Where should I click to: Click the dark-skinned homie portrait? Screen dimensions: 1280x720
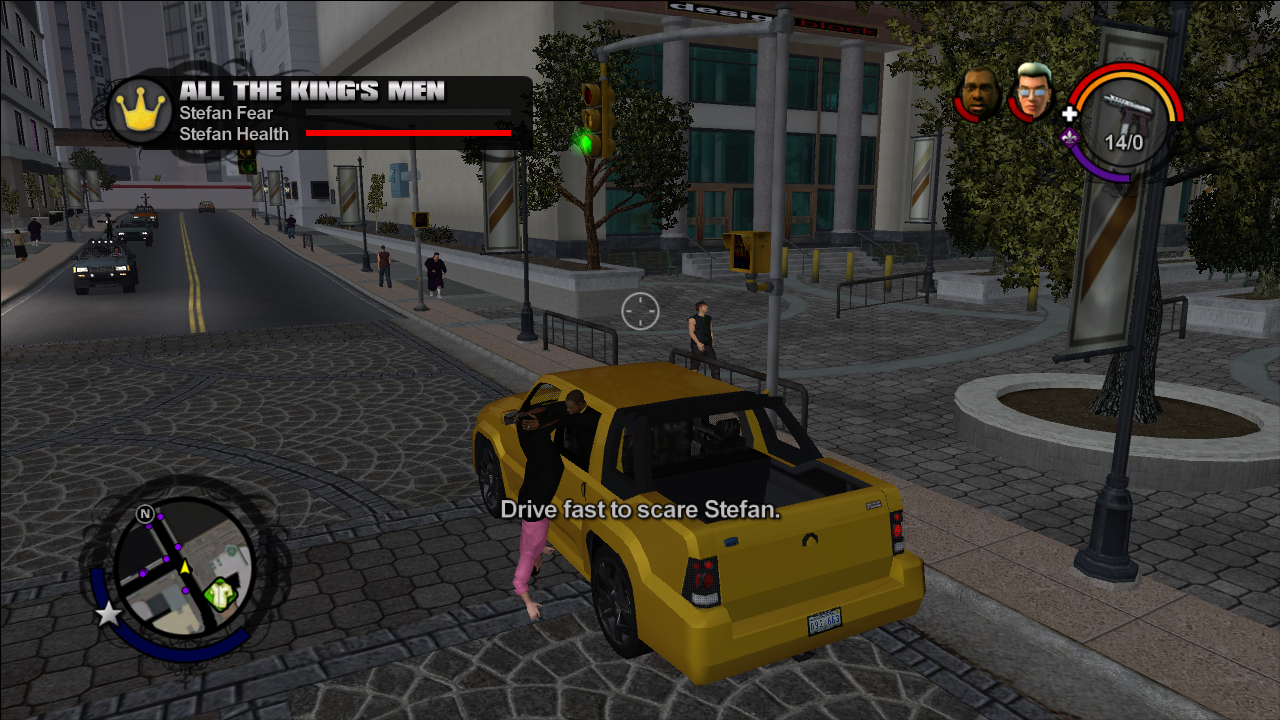pyautogui.click(x=979, y=94)
